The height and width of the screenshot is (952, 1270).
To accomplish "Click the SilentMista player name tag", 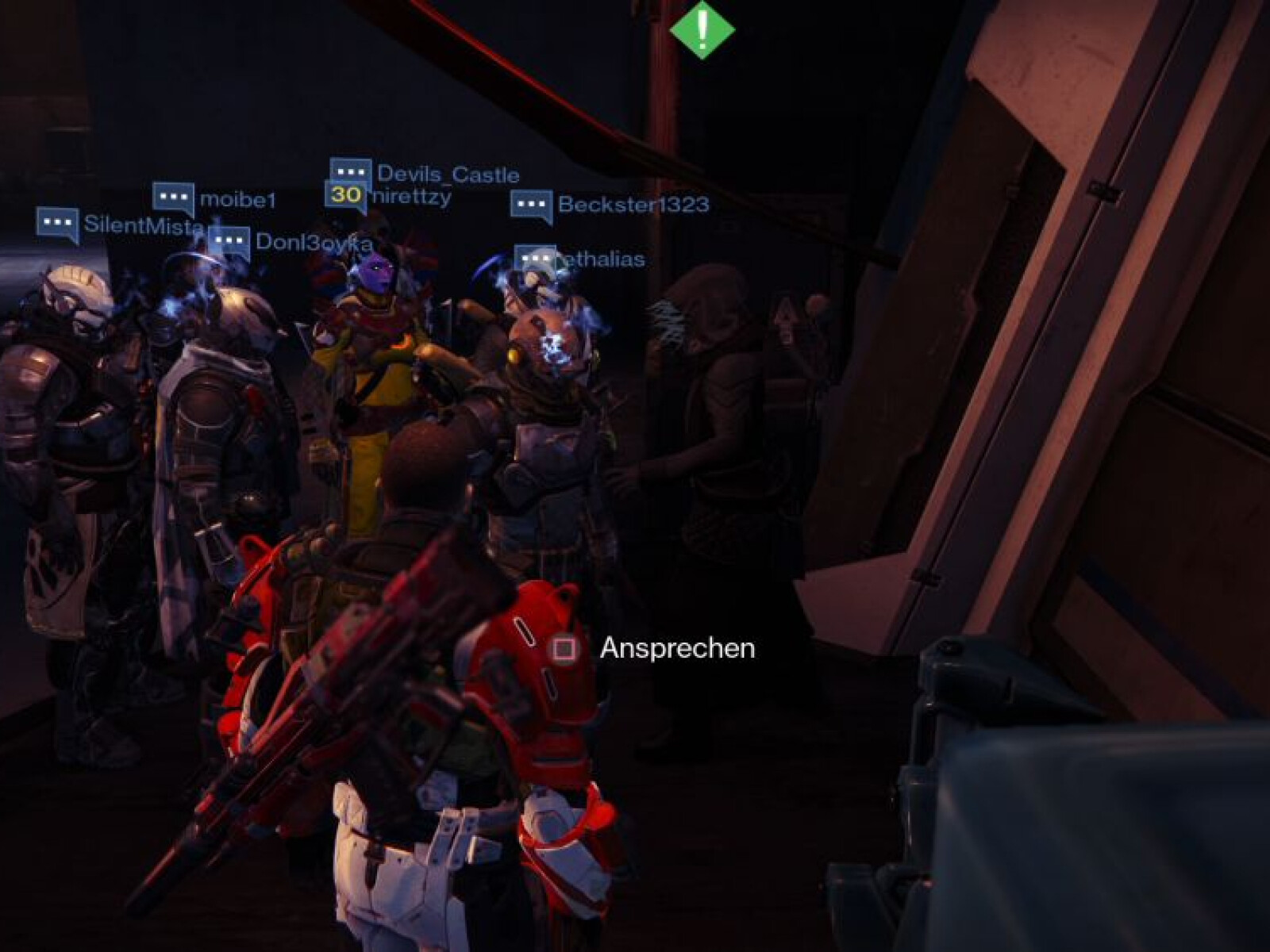I will 121,225.
